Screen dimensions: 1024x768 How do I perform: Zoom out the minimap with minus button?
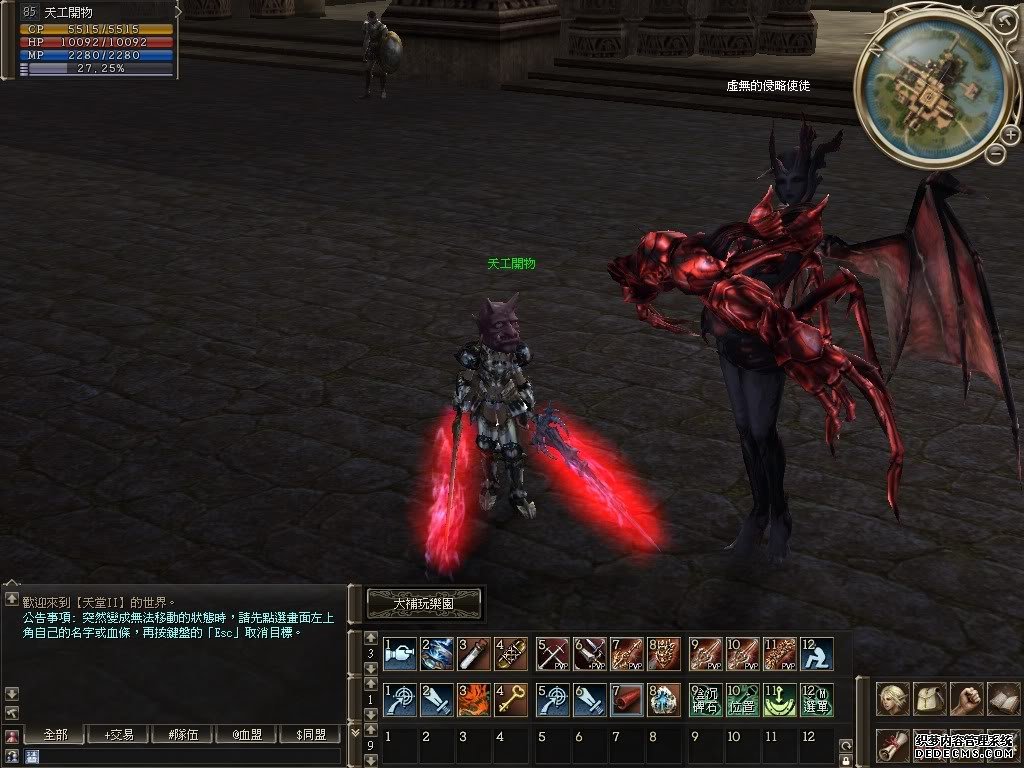pos(995,153)
